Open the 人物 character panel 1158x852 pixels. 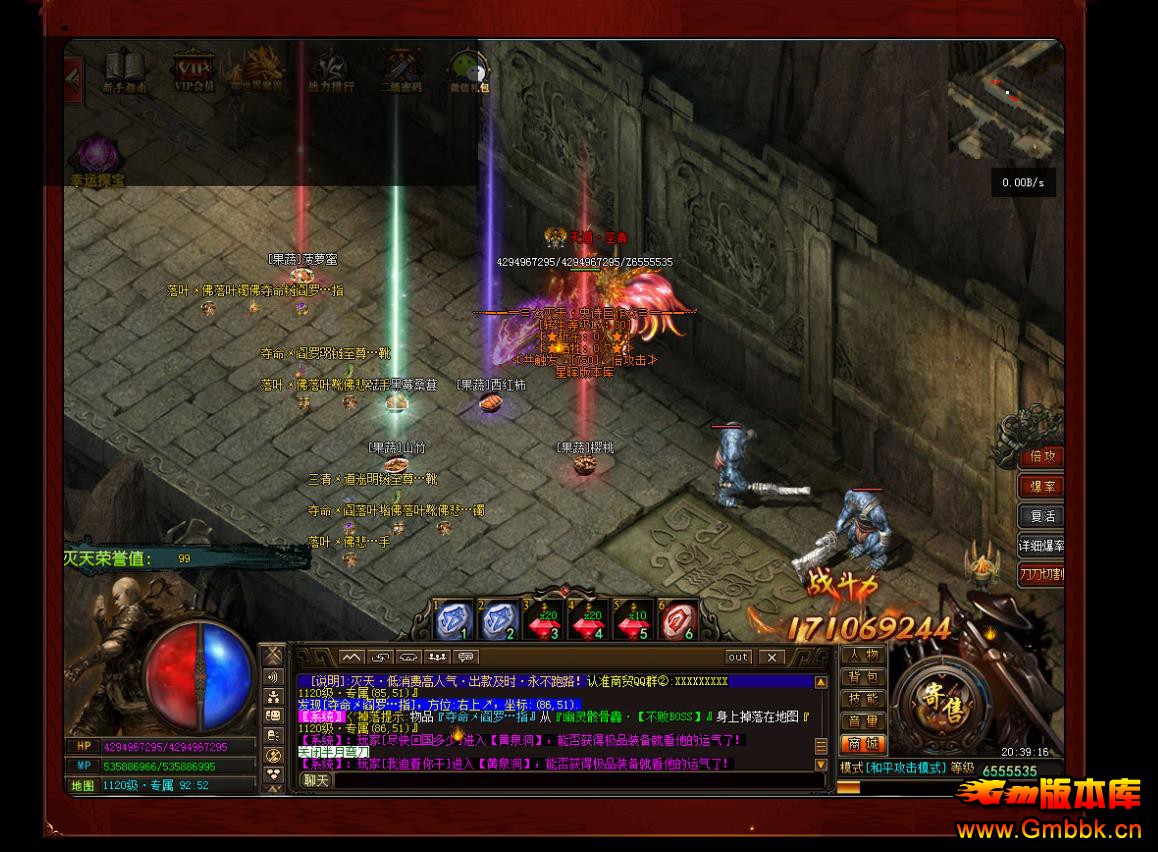862,656
